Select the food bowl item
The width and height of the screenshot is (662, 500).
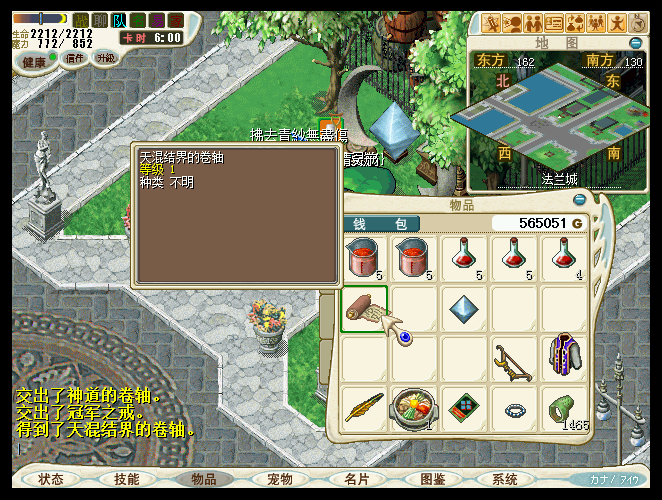[x=413, y=408]
